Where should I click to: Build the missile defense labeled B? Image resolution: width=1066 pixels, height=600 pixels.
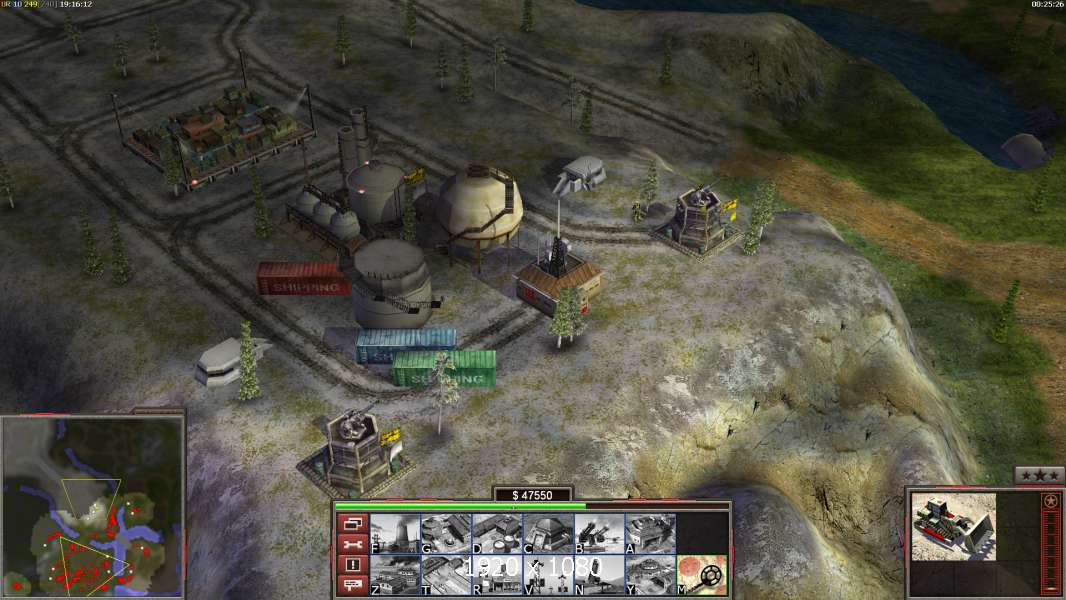coord(599,534)
